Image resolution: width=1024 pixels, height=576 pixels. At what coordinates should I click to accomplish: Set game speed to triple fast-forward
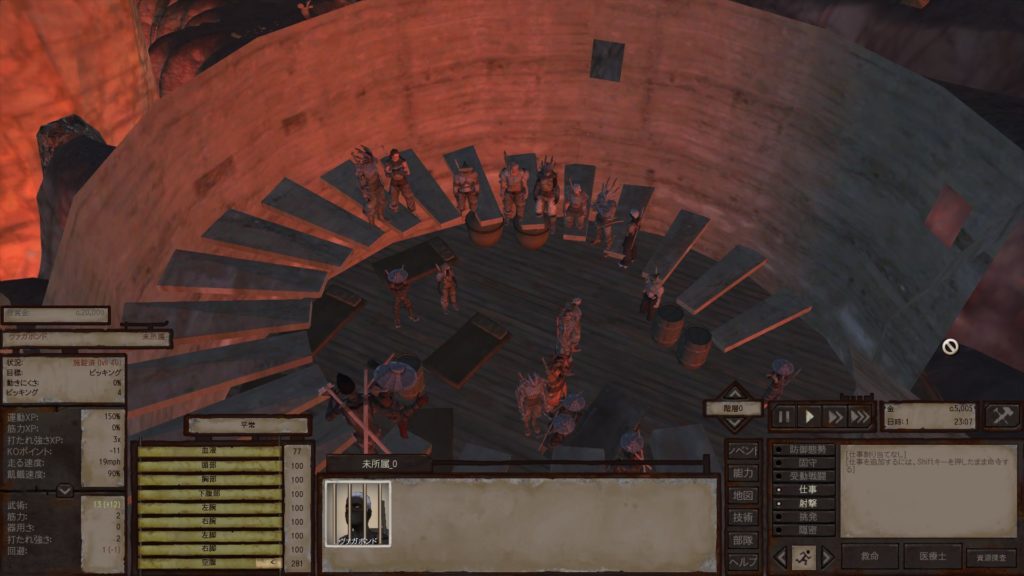pos(860,416)
